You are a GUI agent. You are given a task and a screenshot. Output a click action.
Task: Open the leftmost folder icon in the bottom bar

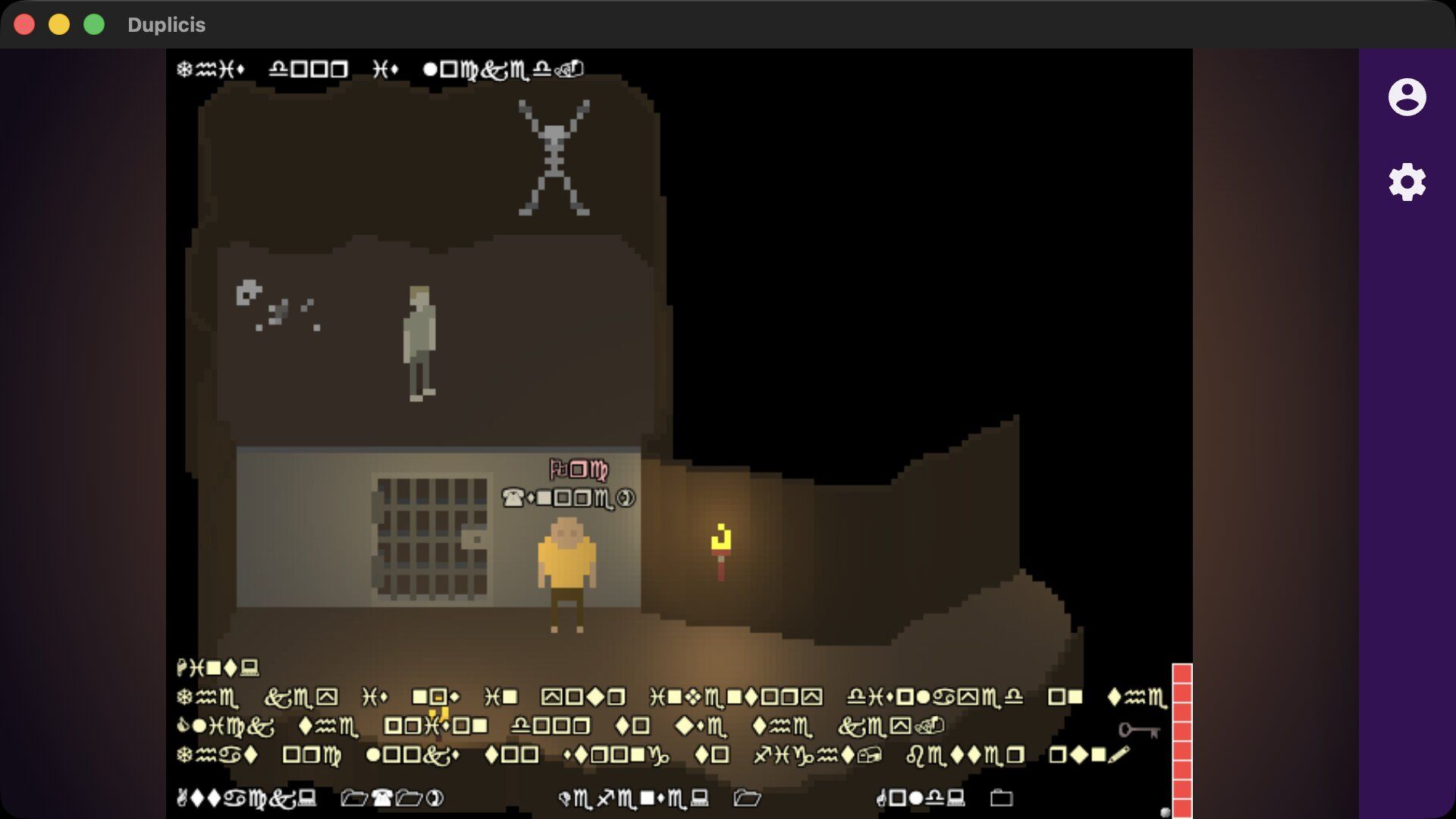[x=353, y=798]
